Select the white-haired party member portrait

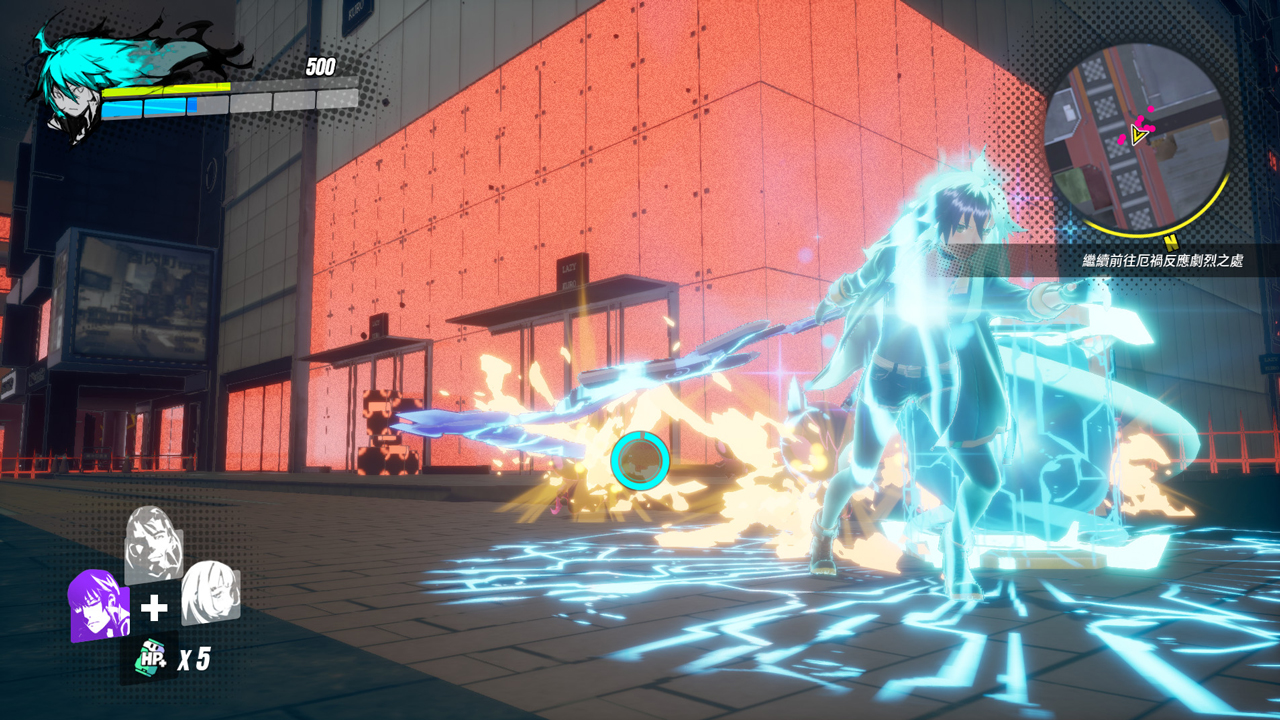210,592
